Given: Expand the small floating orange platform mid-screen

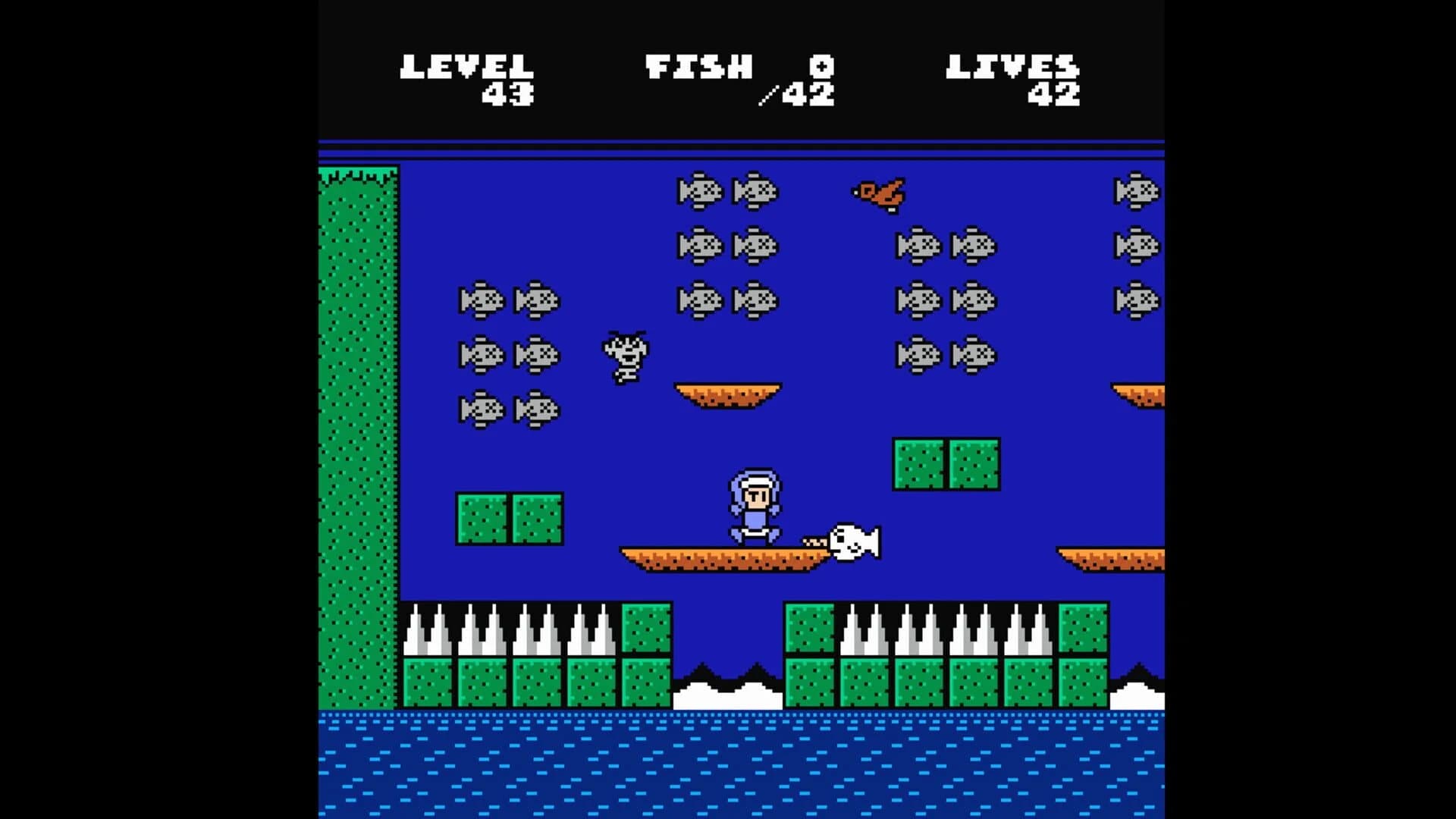Looking at the screenshot, I should (x=728, y=394).
